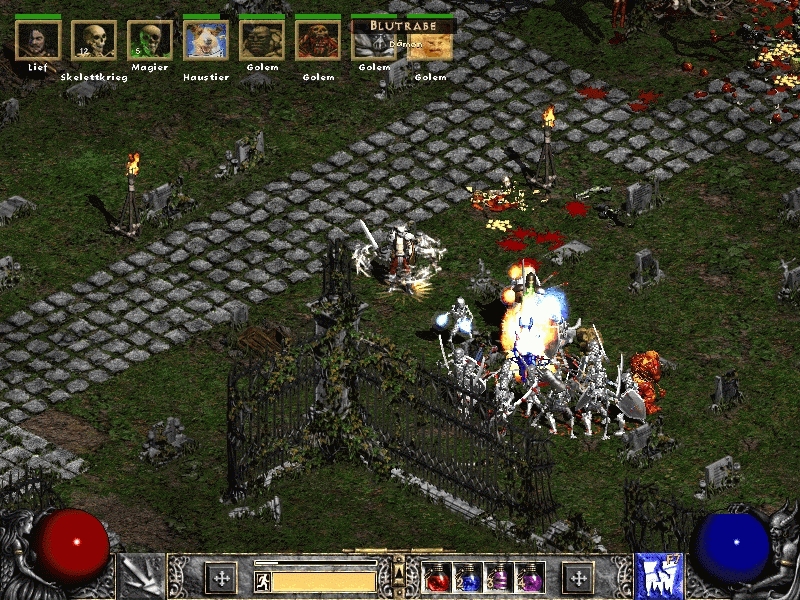Open the left attack skill selector
Screen dimensions: 800x600
pos(140,577)
